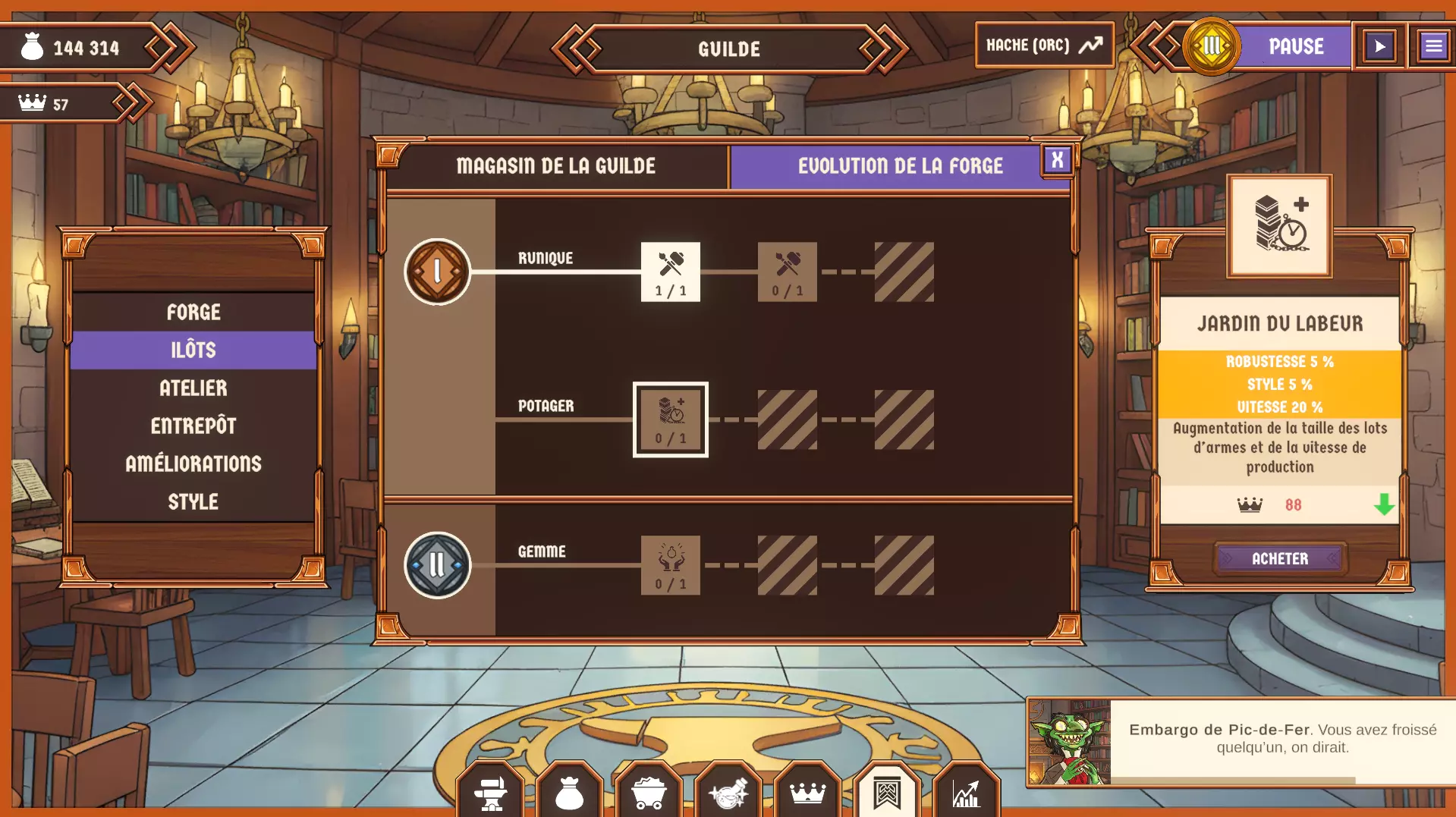
Task: Open the hamburger main menu
Action: click(1433, 47)
